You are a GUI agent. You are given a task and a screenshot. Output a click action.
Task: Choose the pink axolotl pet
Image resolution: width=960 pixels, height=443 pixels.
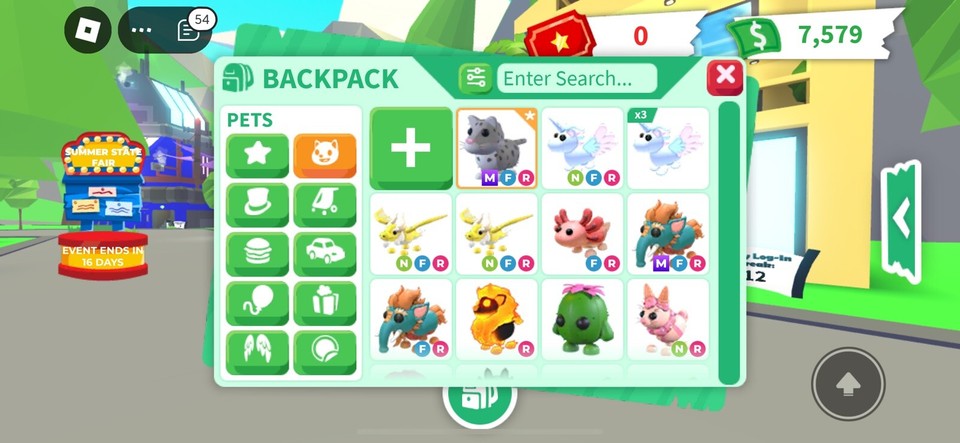tap(582, 234)
